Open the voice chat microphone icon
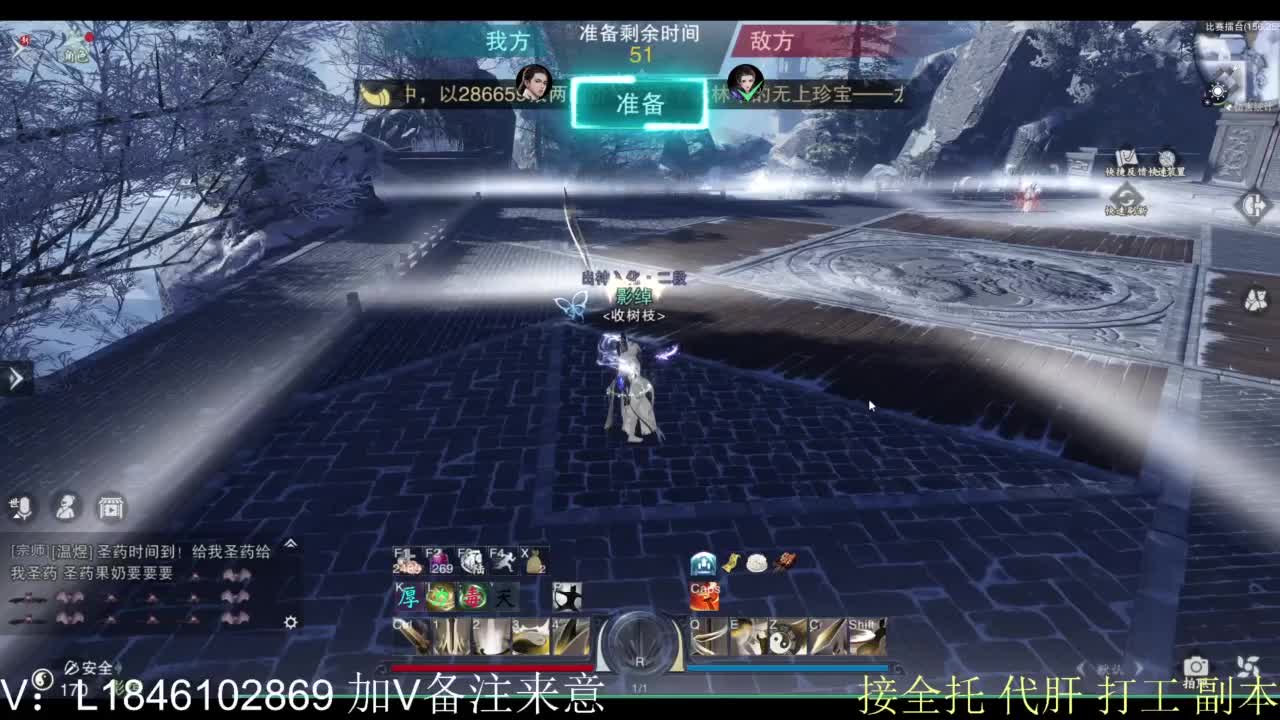 [x=25, y=508]
